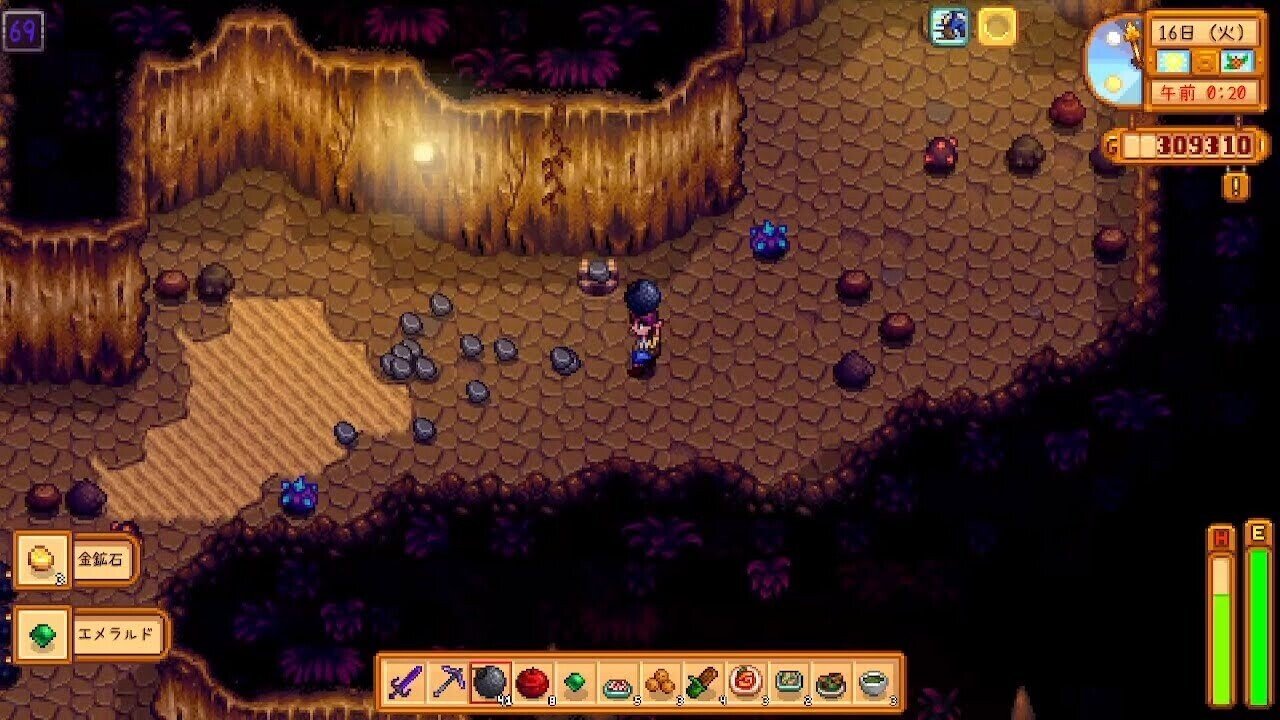
Task: Select the purple Galaxy Sword slot
Action: point(404,684)
